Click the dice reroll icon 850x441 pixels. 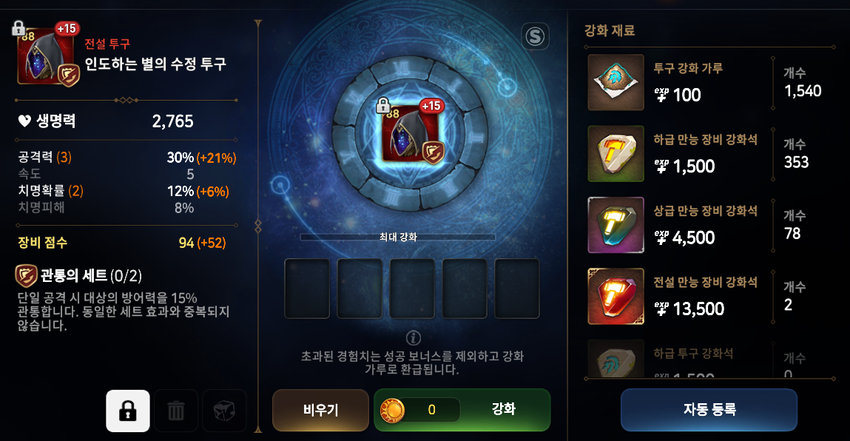click(x=223, y=411)
